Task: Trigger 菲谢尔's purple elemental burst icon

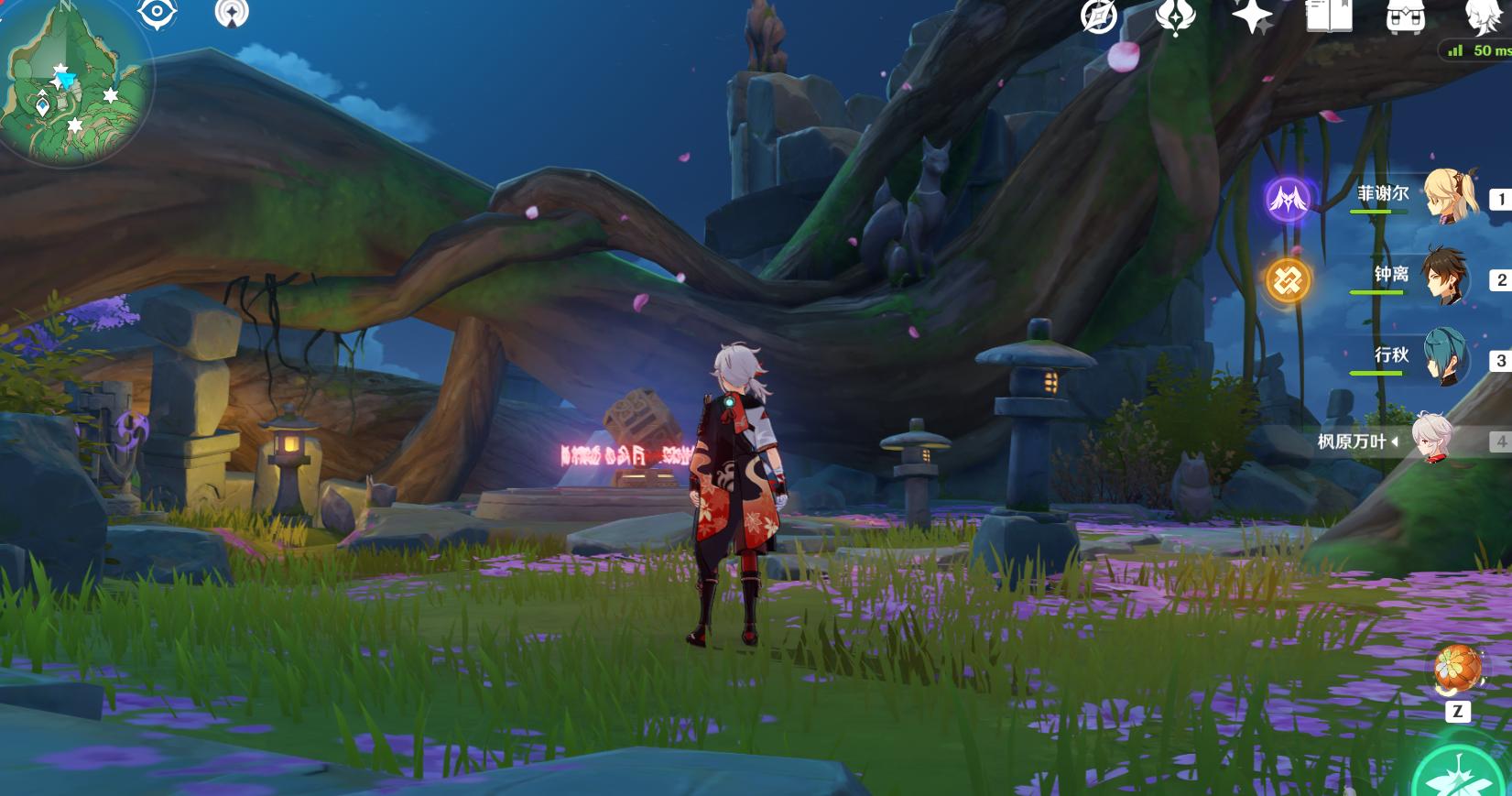Action: click(1288, 199)
